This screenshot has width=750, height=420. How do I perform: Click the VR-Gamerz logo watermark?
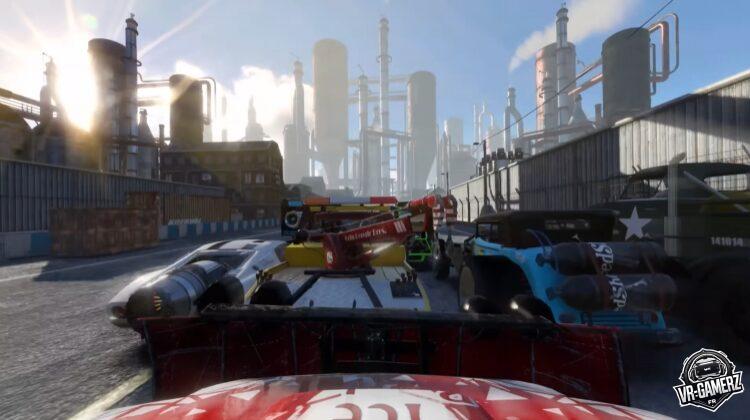click(706, 378)
